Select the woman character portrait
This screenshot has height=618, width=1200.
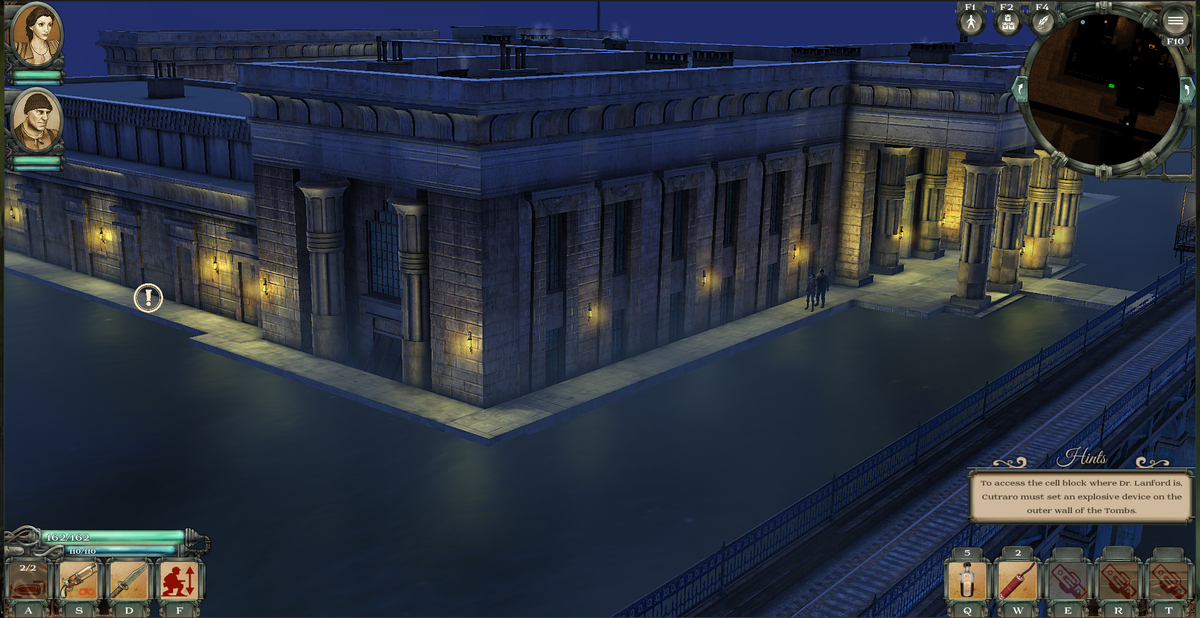[36, 35]
